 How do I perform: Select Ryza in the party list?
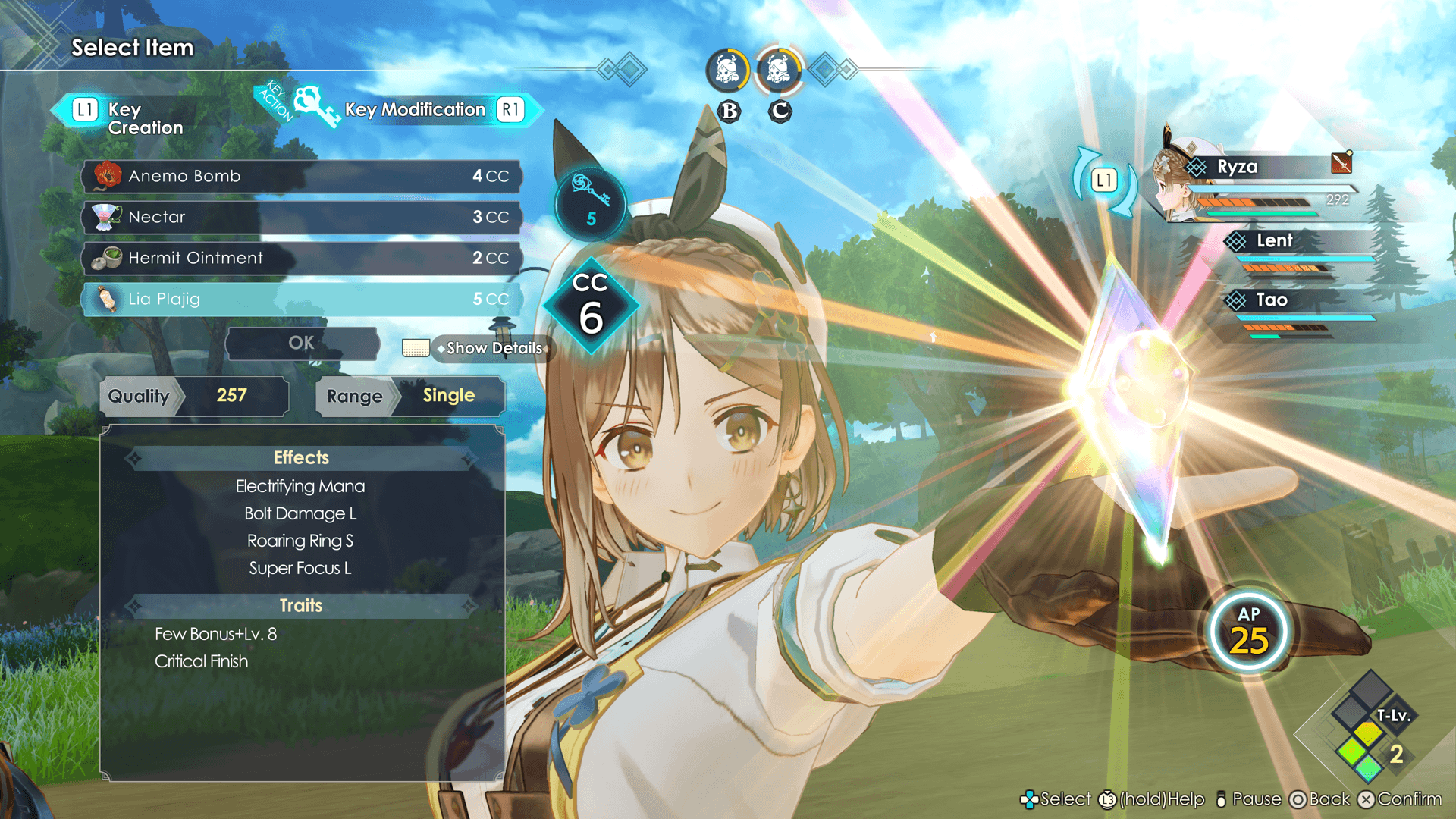pyautogui.click(x=1259, y=167)
